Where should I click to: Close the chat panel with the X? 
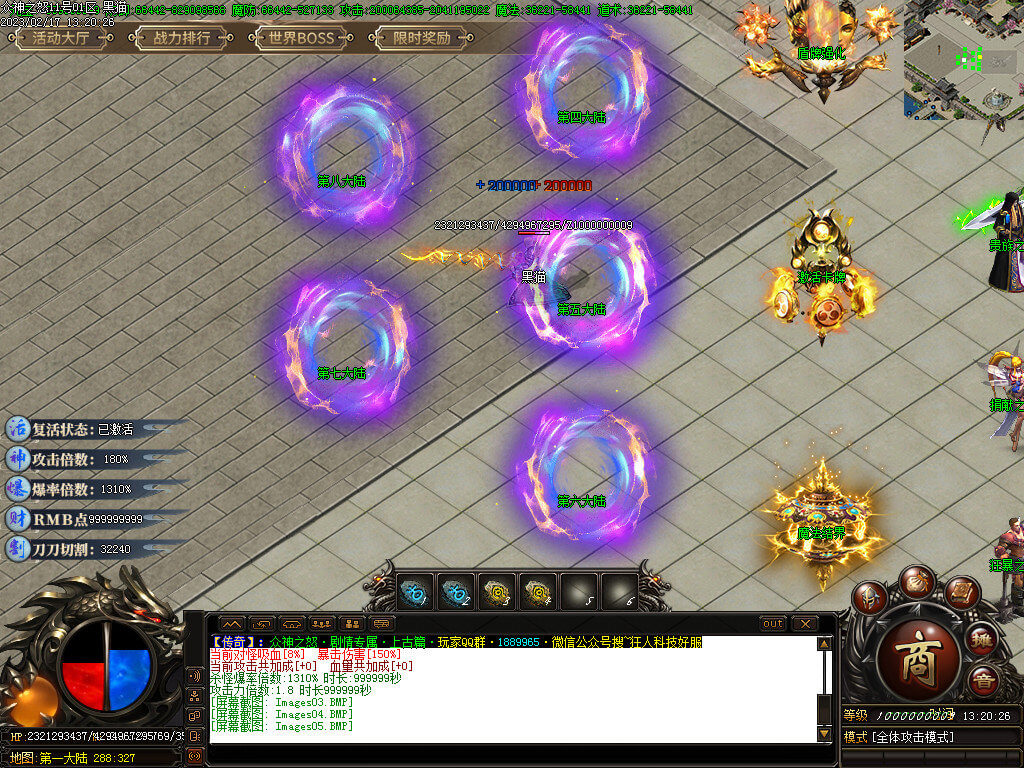[x=804, y=624]
